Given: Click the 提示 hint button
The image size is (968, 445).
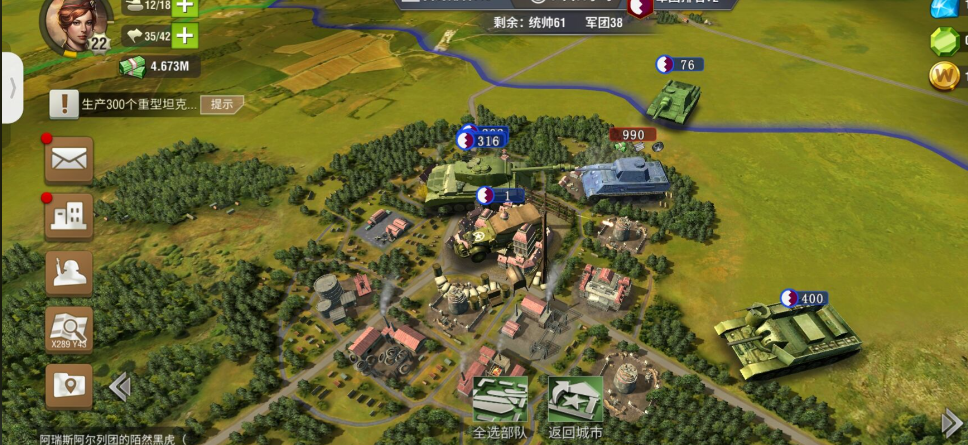Looking at the screenshot, I should click(x=221, y=103).
